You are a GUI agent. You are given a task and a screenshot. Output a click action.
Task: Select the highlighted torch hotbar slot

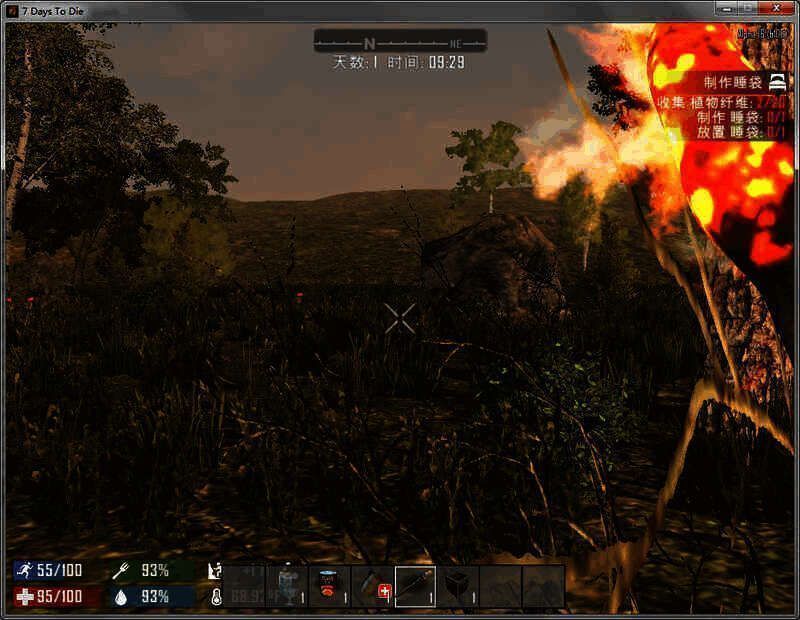pyautogui.click(x=415, y=586)
